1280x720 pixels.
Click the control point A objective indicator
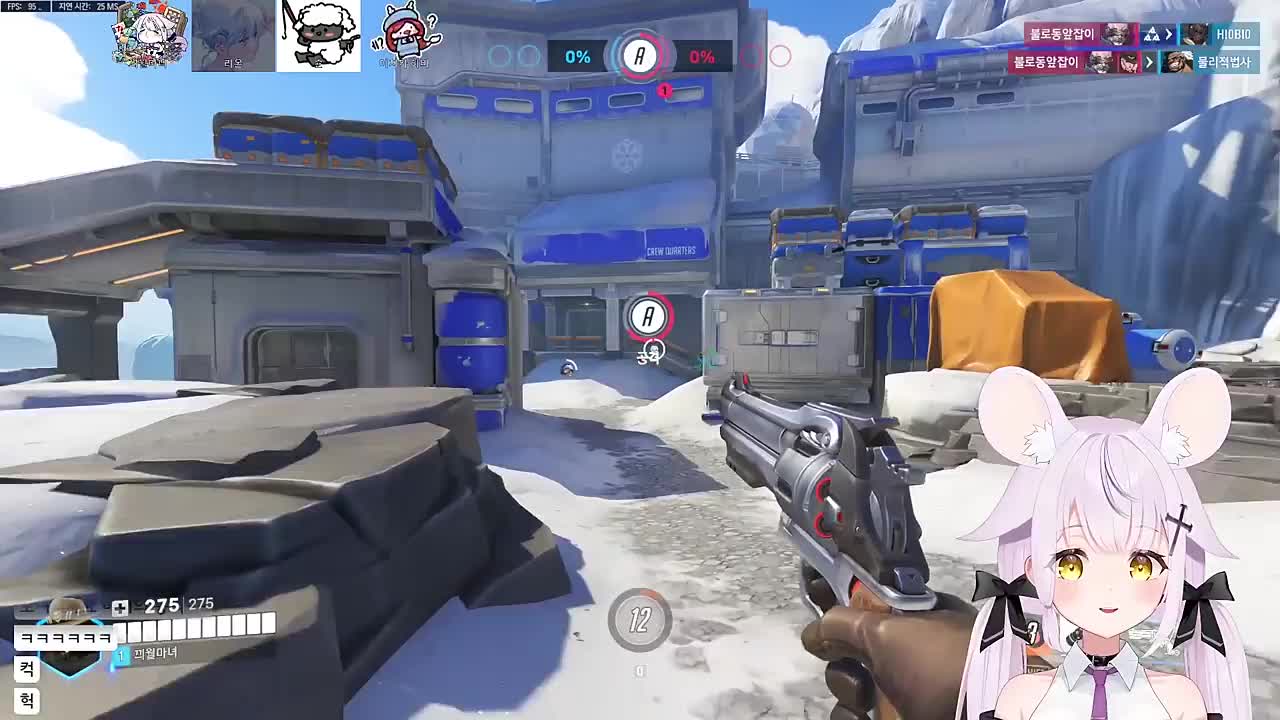point(640,56)
